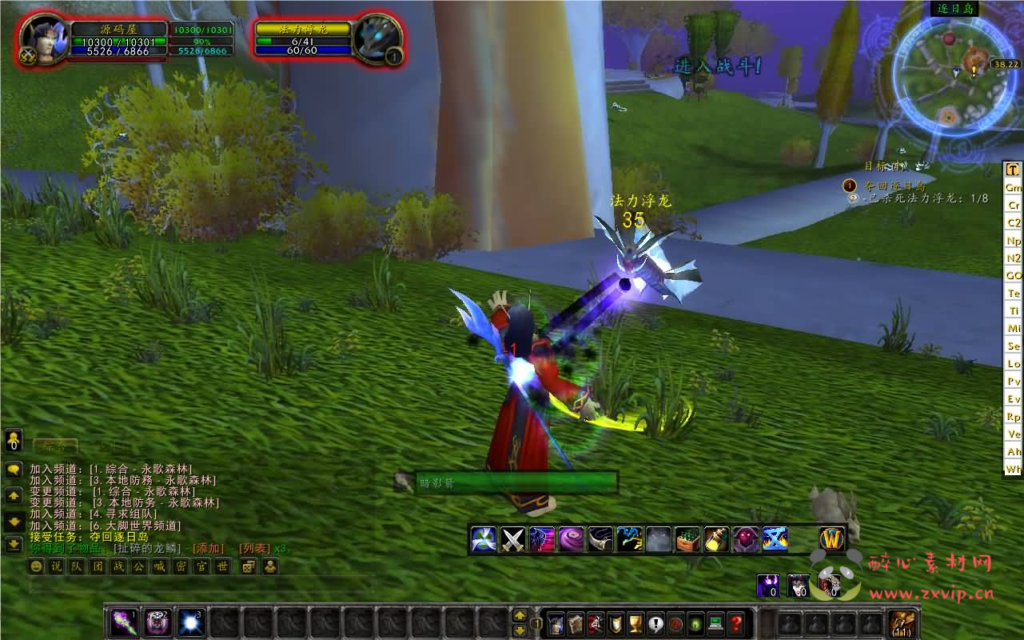
Task: Open the red question mark help button
Action: pyautogui.click(x=737, y=623)
